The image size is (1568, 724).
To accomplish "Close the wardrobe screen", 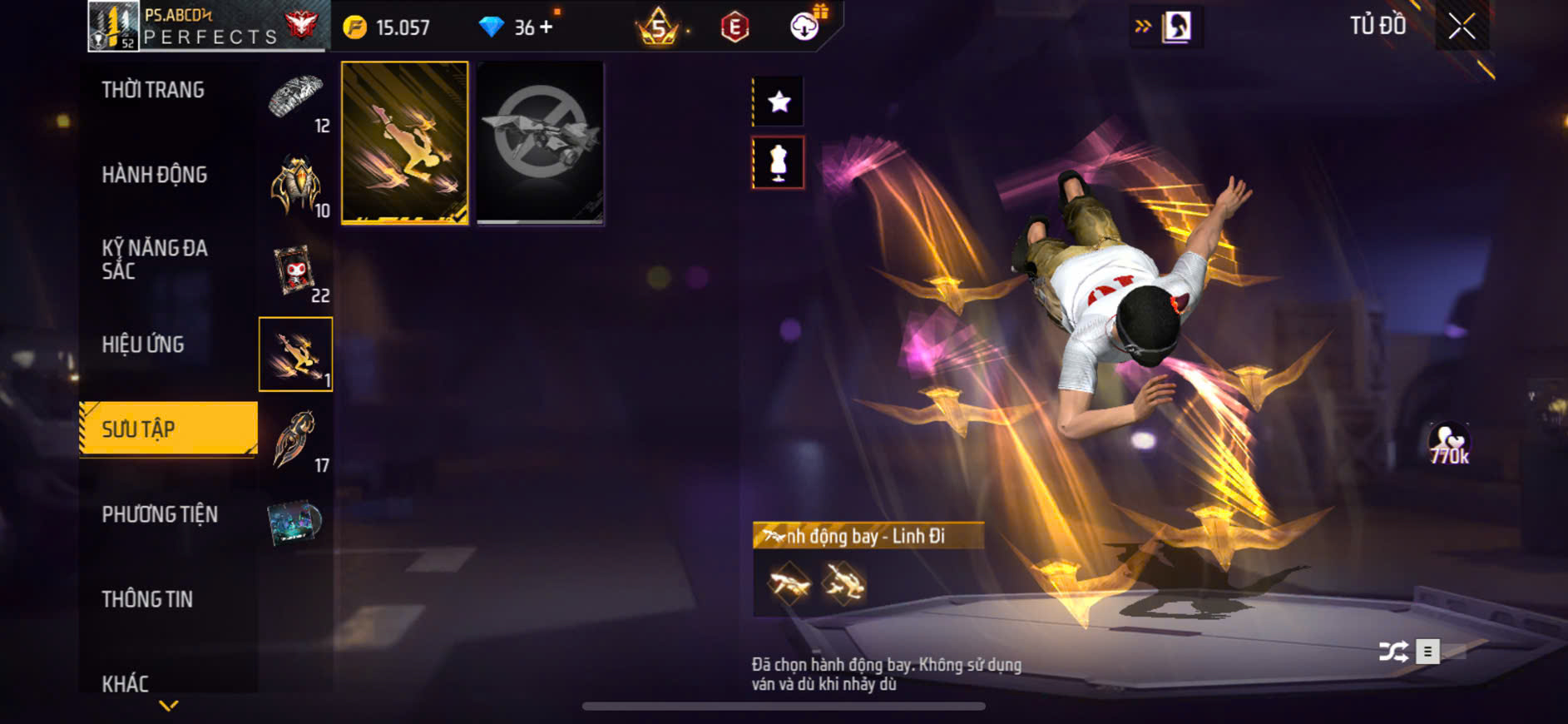I will [x=1462, y=27].
